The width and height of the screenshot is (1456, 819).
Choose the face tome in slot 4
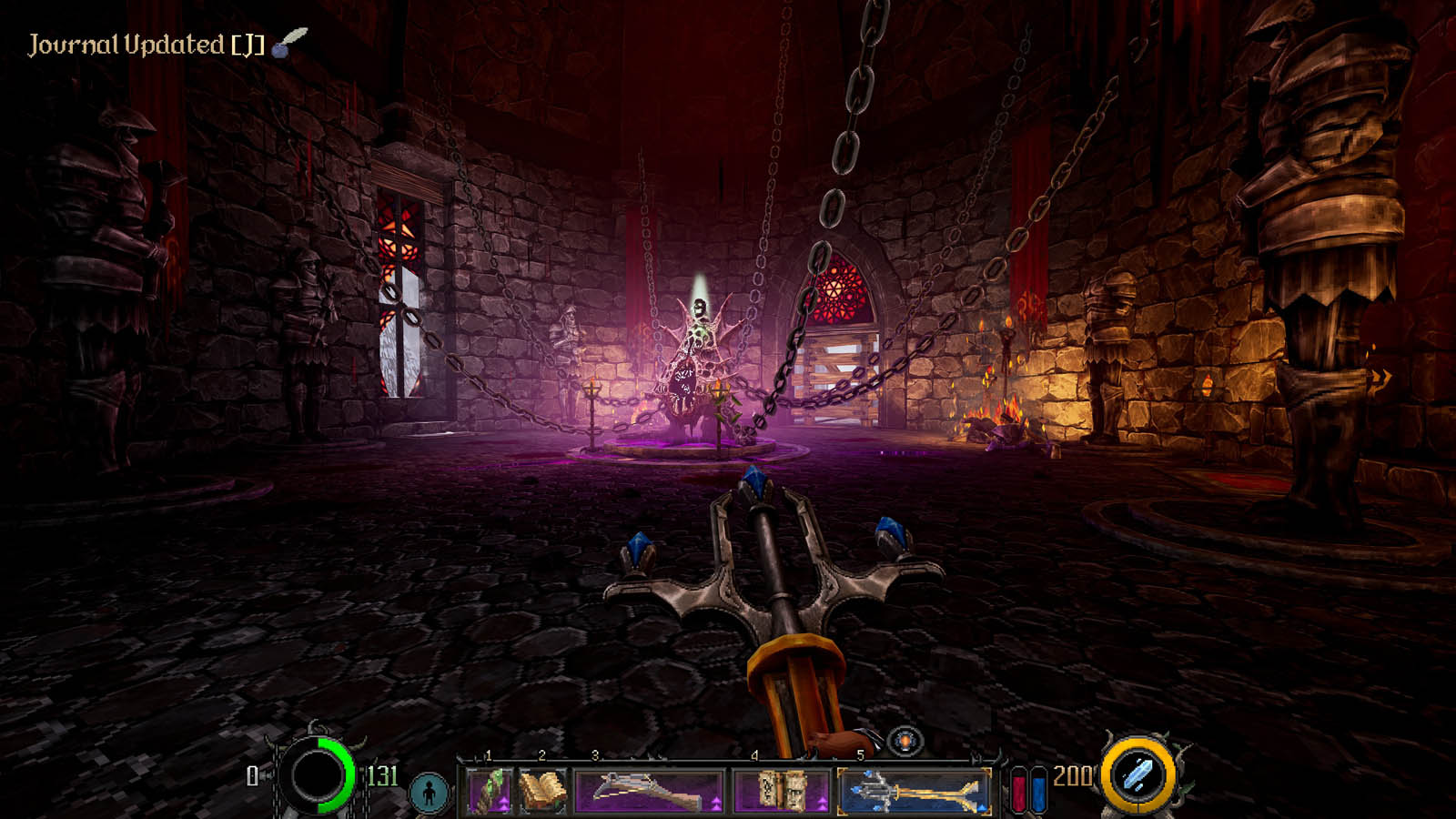click(781, 789)
